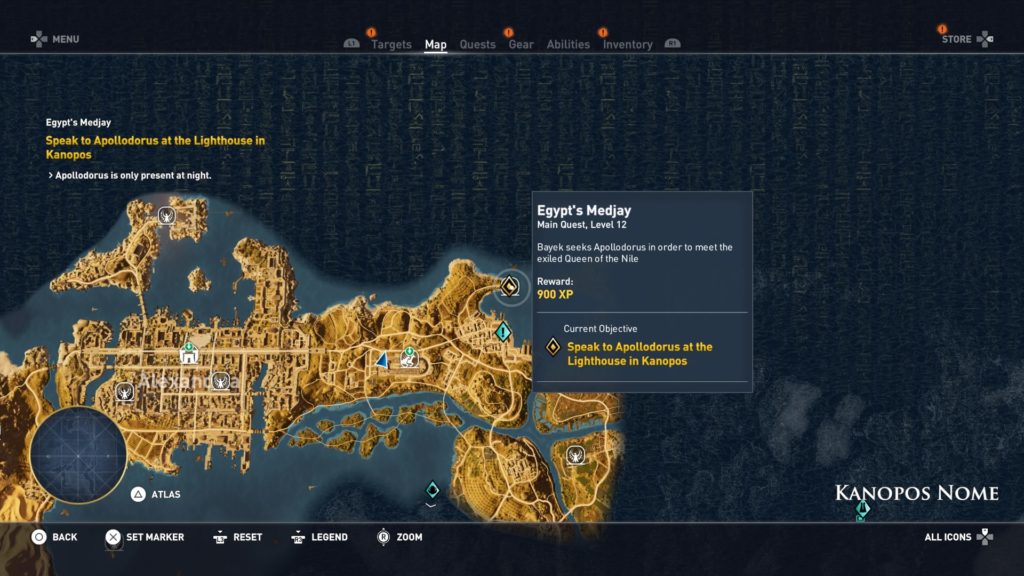
Task: Select the Egypt's Medjay tracked quest title
Action: pyautogui.click(x=78, y=122)
